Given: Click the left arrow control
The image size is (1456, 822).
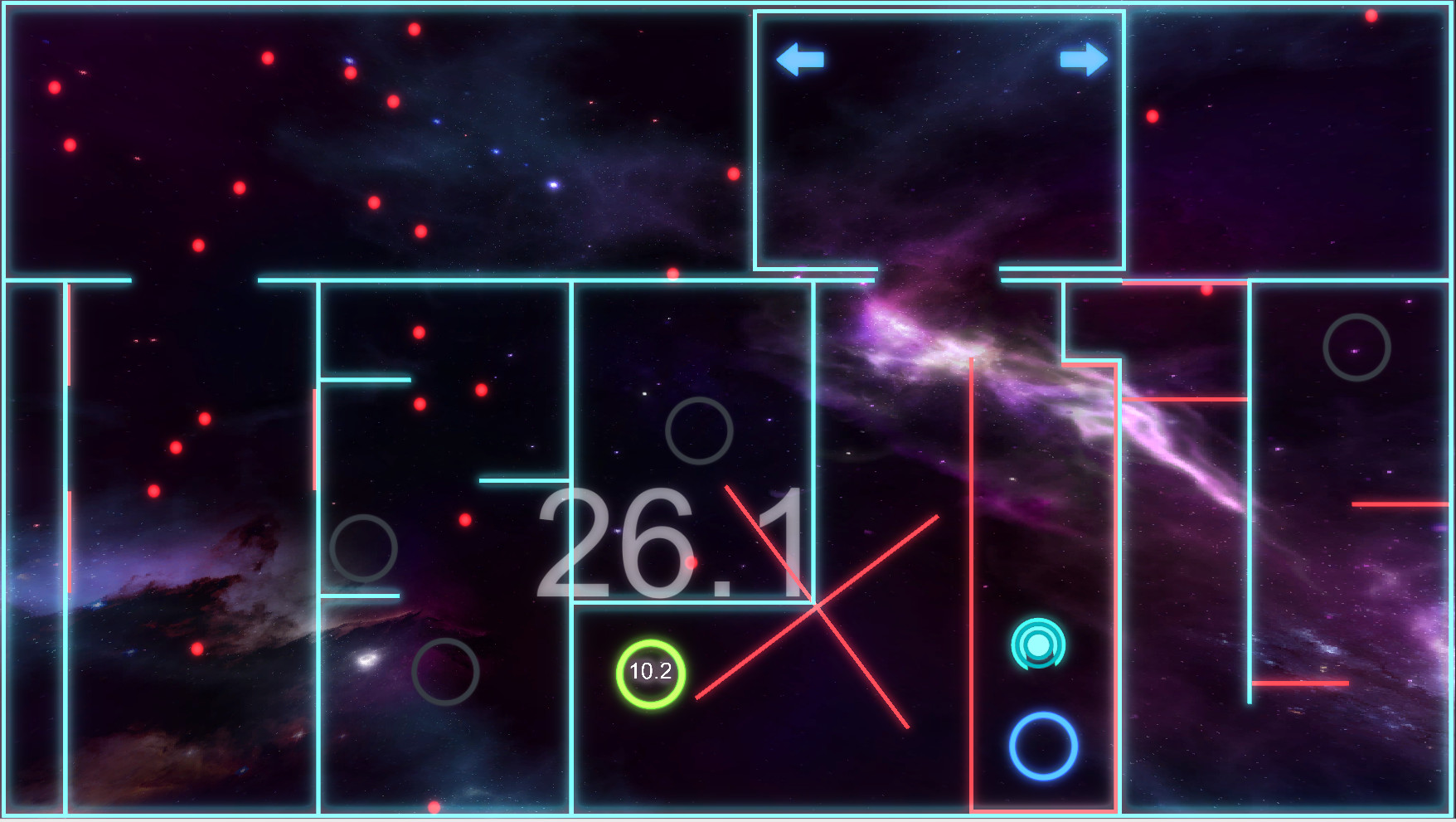Looking at the screenshot, I should [x=800, y=59].
